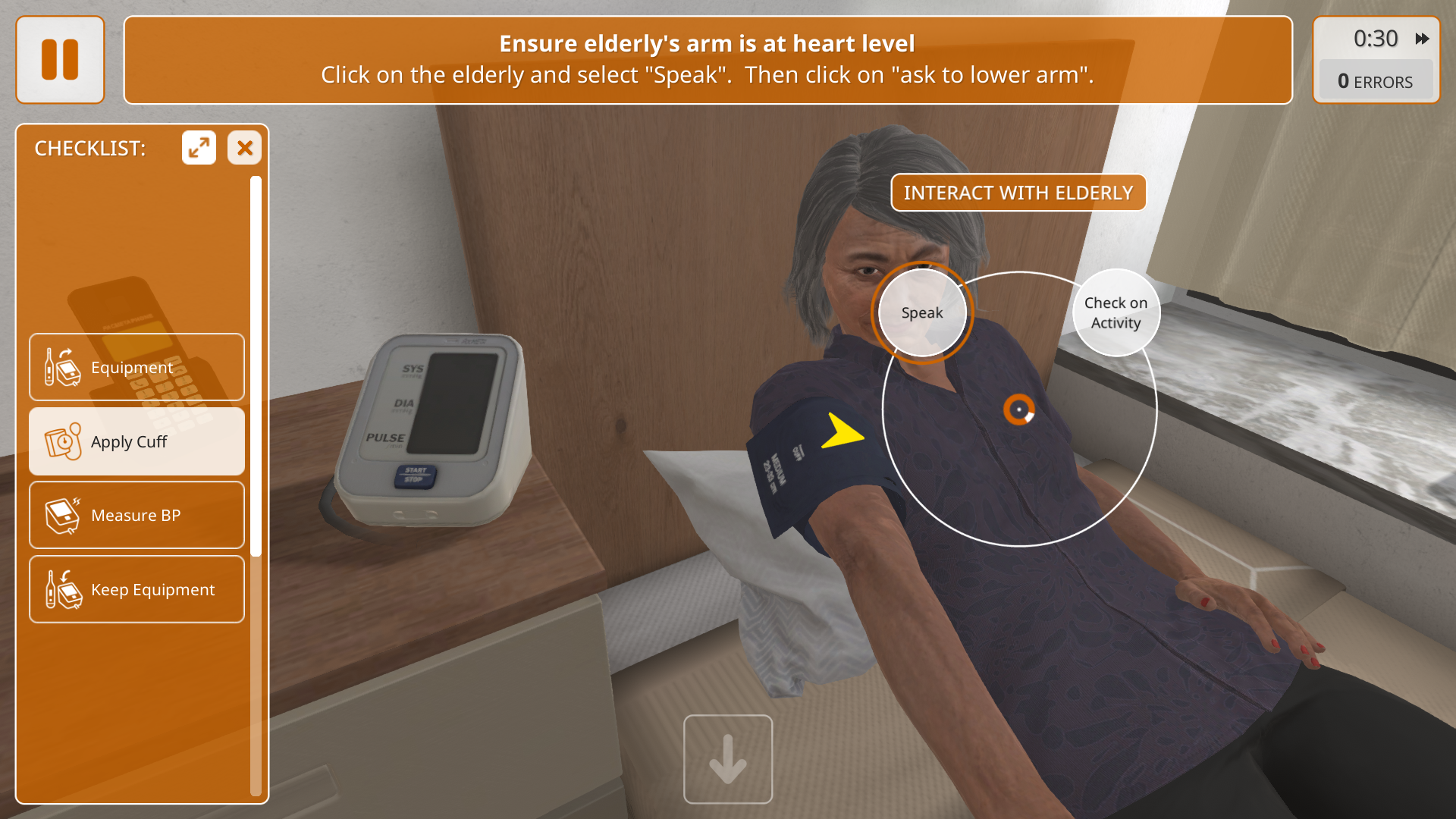Image resolution: width=1456 pixels, height=819 pixels.
Task: Pause the simulation
Action: 60,60
